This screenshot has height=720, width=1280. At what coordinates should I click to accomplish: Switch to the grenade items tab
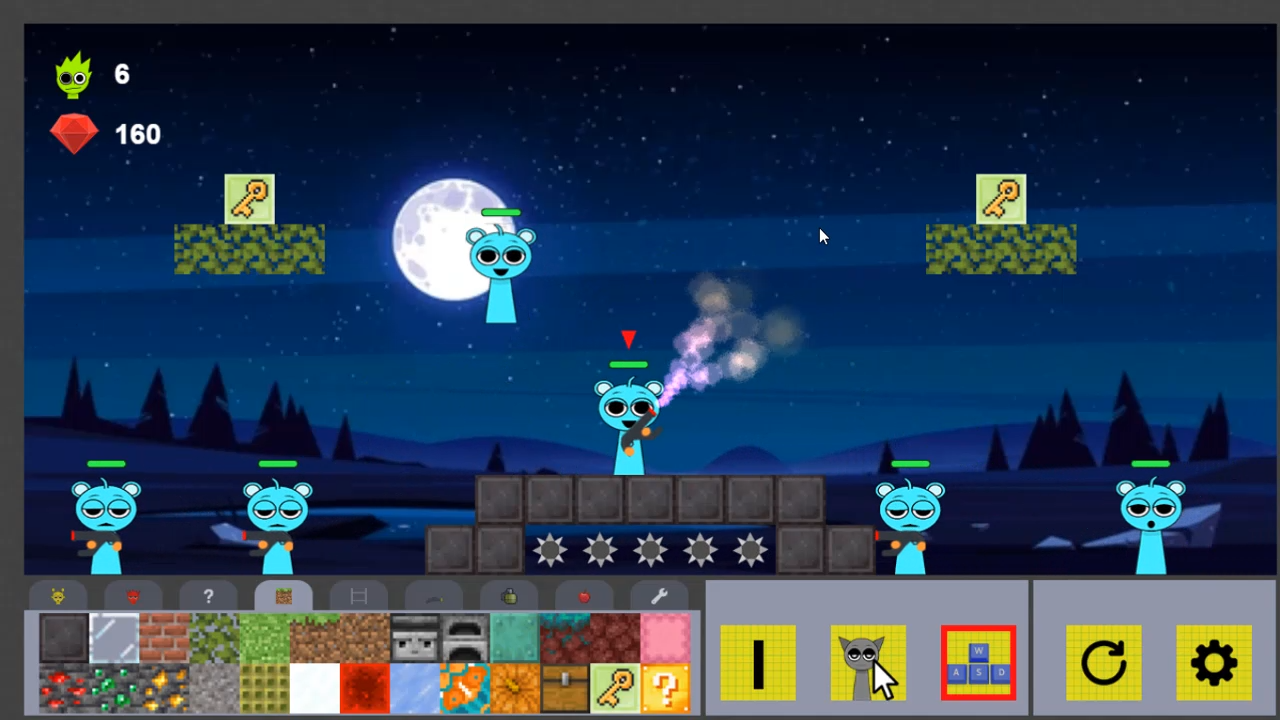coord(510,596)
